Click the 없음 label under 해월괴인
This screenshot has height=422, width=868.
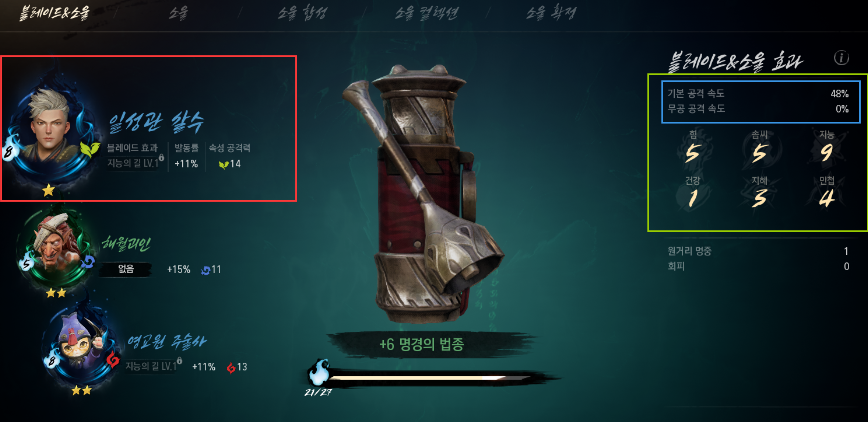126,269
